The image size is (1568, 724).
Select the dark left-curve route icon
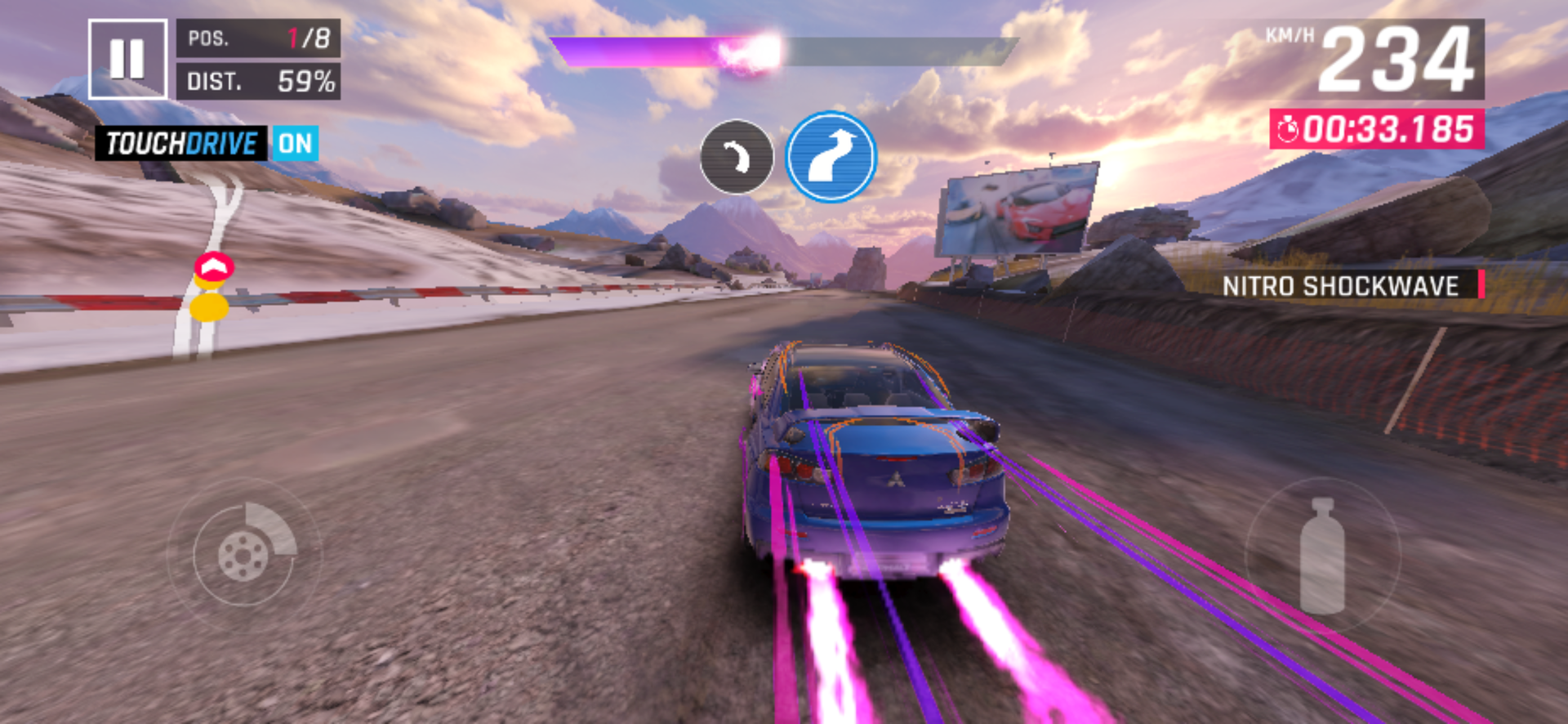(737, 157)
